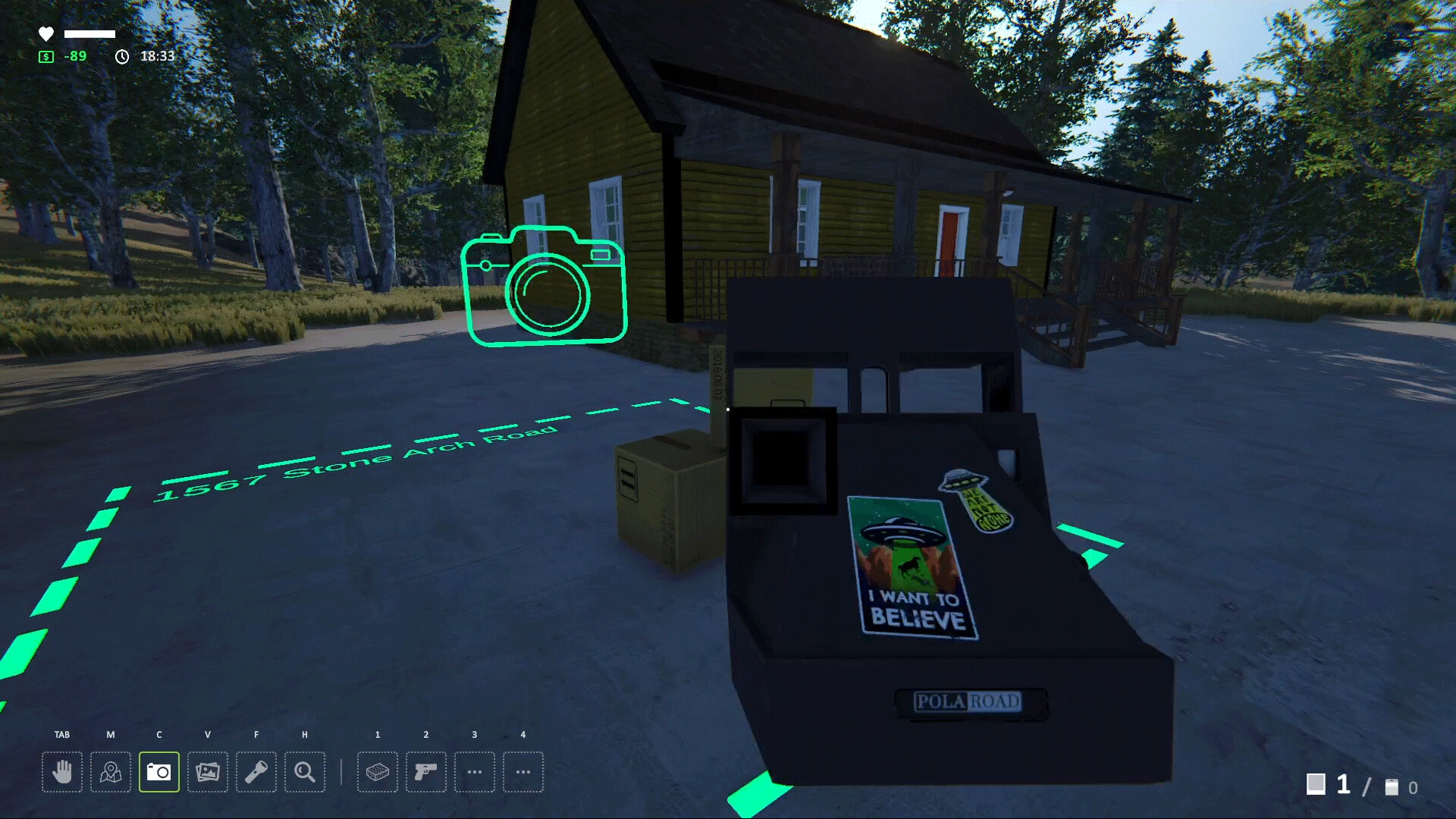Select the sponge item slot
Screen dimensions: 1456x819
pos(378,772)
